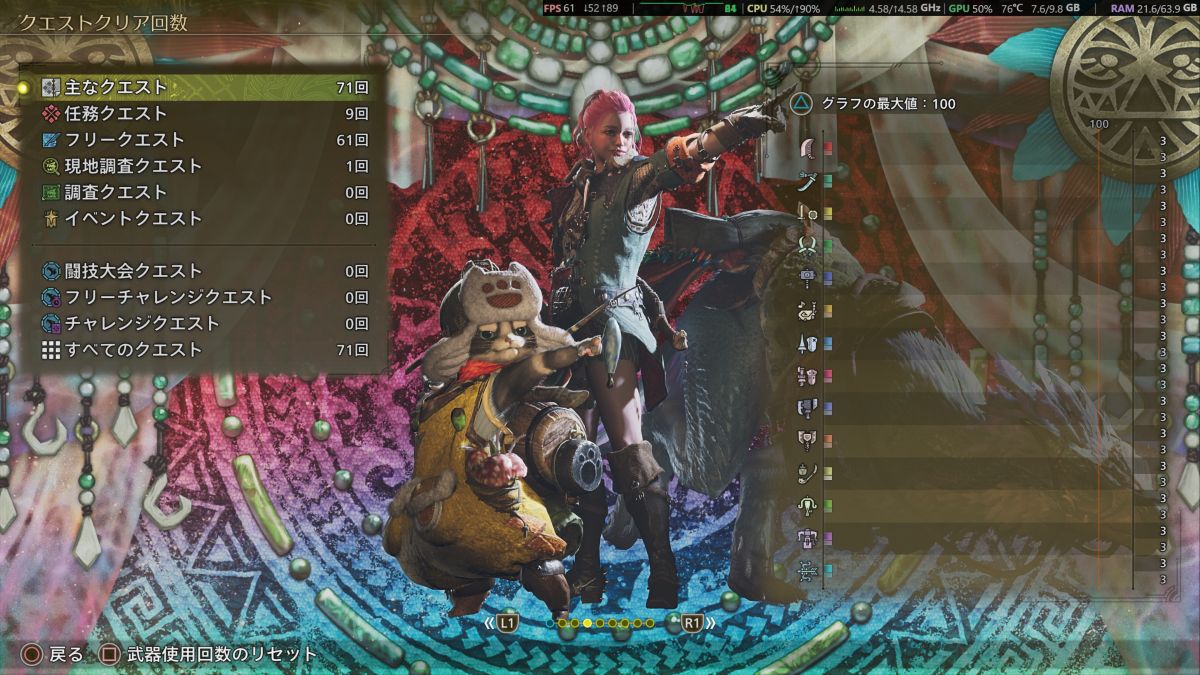Choose the イベントクエスト row
Viewport: 1200px width, 675px height.
tap(200, 218)
